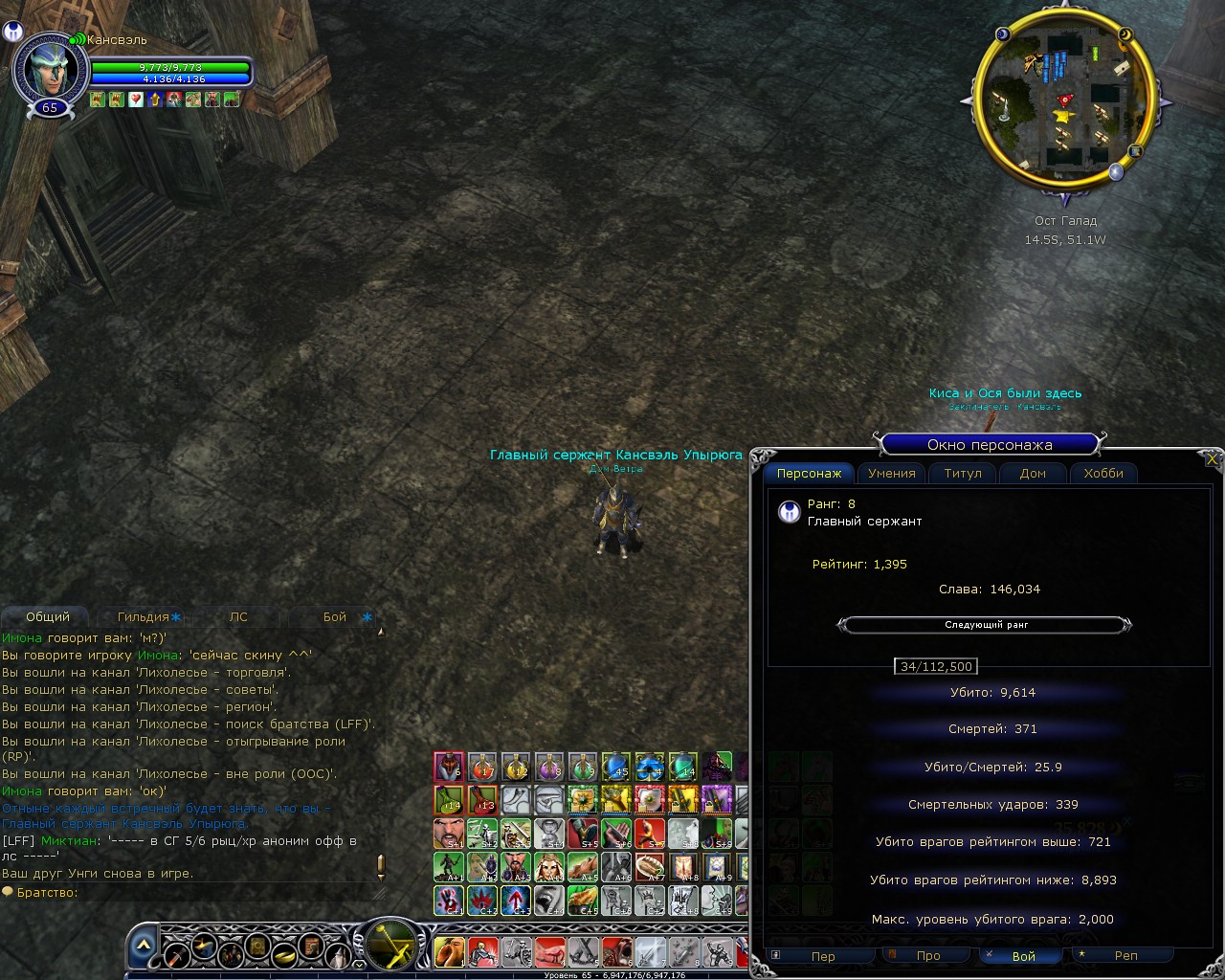
Task: Click the Братство chat input line
Action: pyautogui.click(x=191, y=893)
